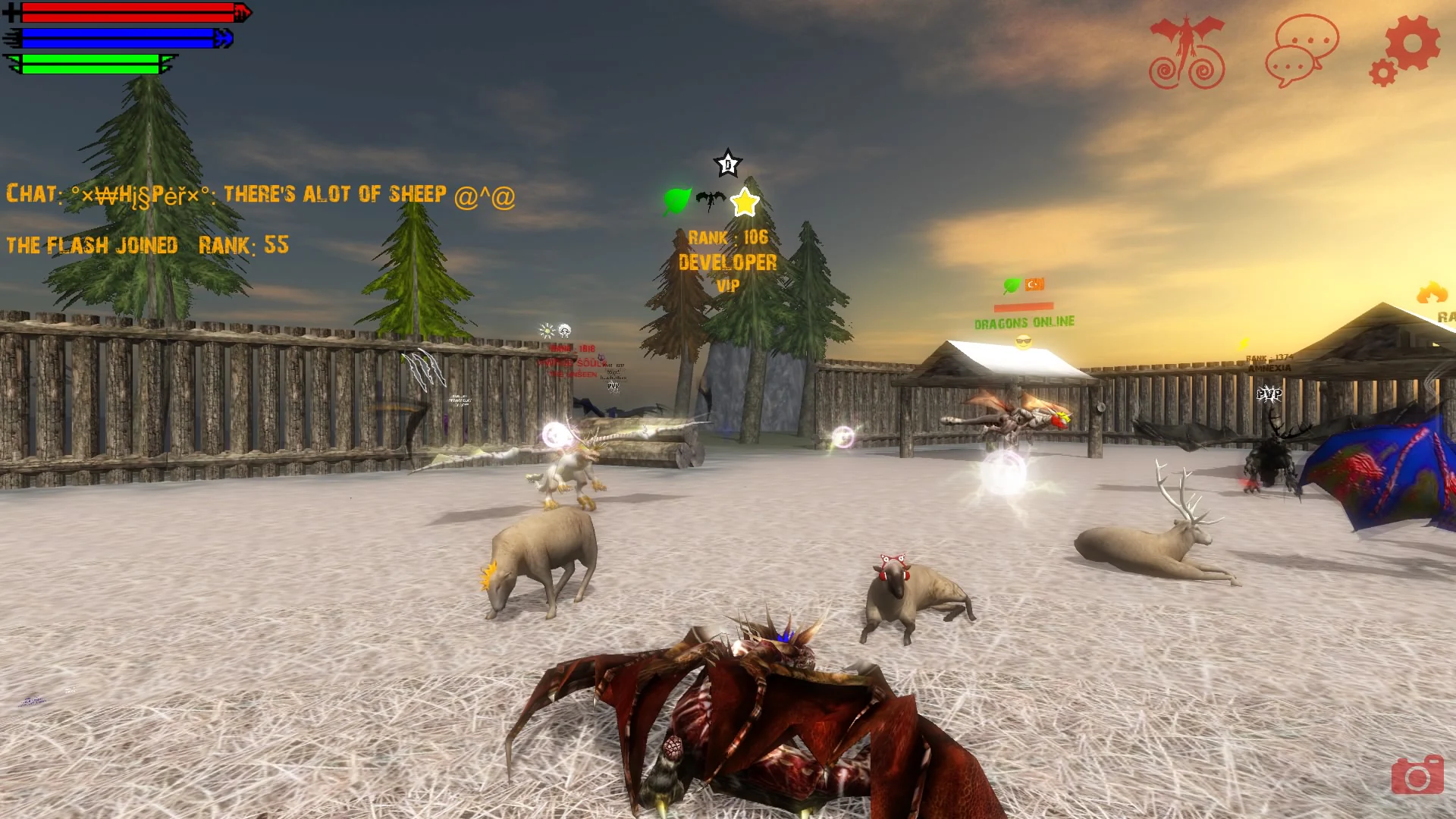Open the red dragon menu icon
The height and width of the screenshot is (819, 1456).
click(x=1187, y=52)
